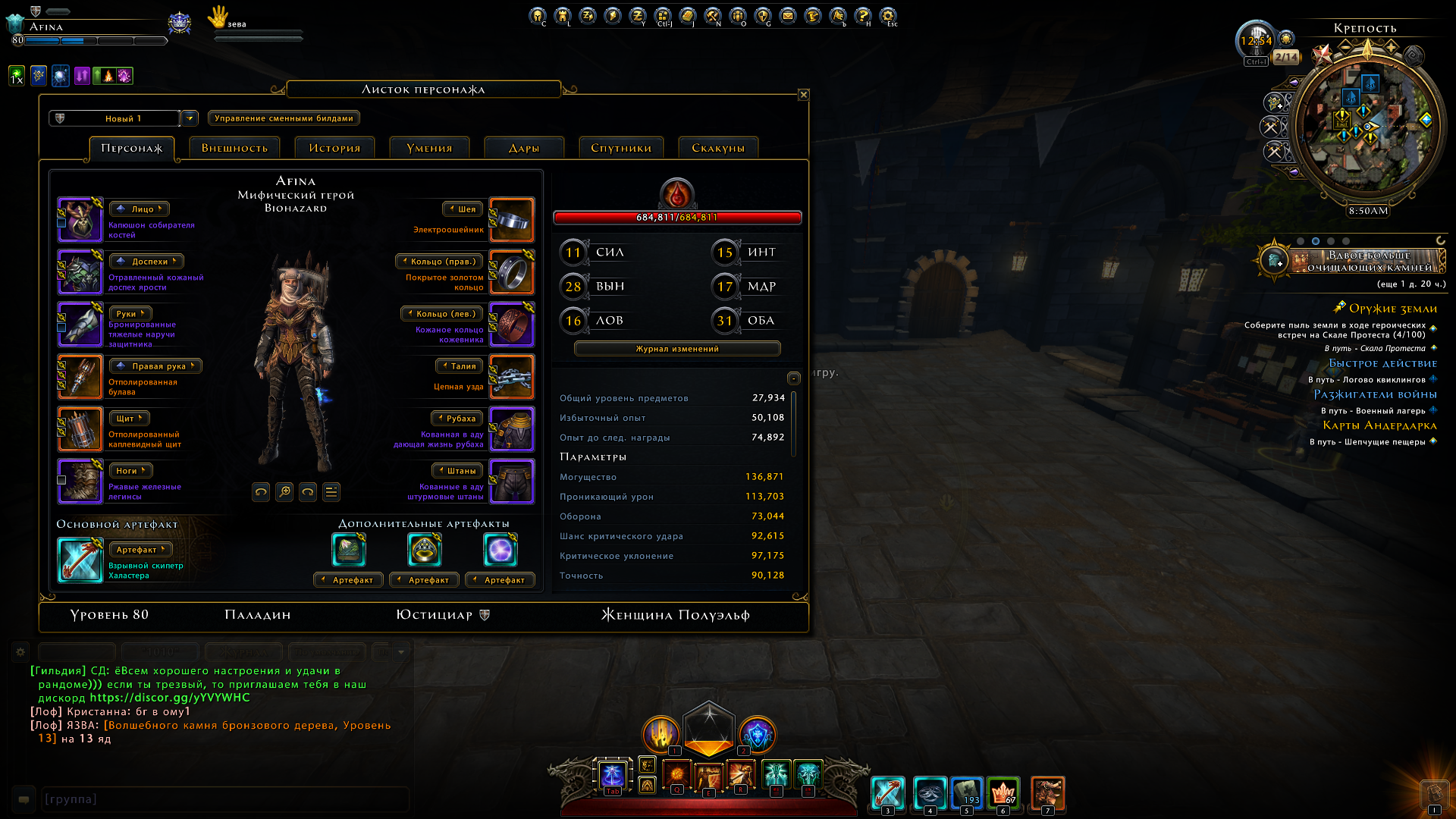Click Управление сменными билдами button

pyautogui.click(x=284, y=118)
